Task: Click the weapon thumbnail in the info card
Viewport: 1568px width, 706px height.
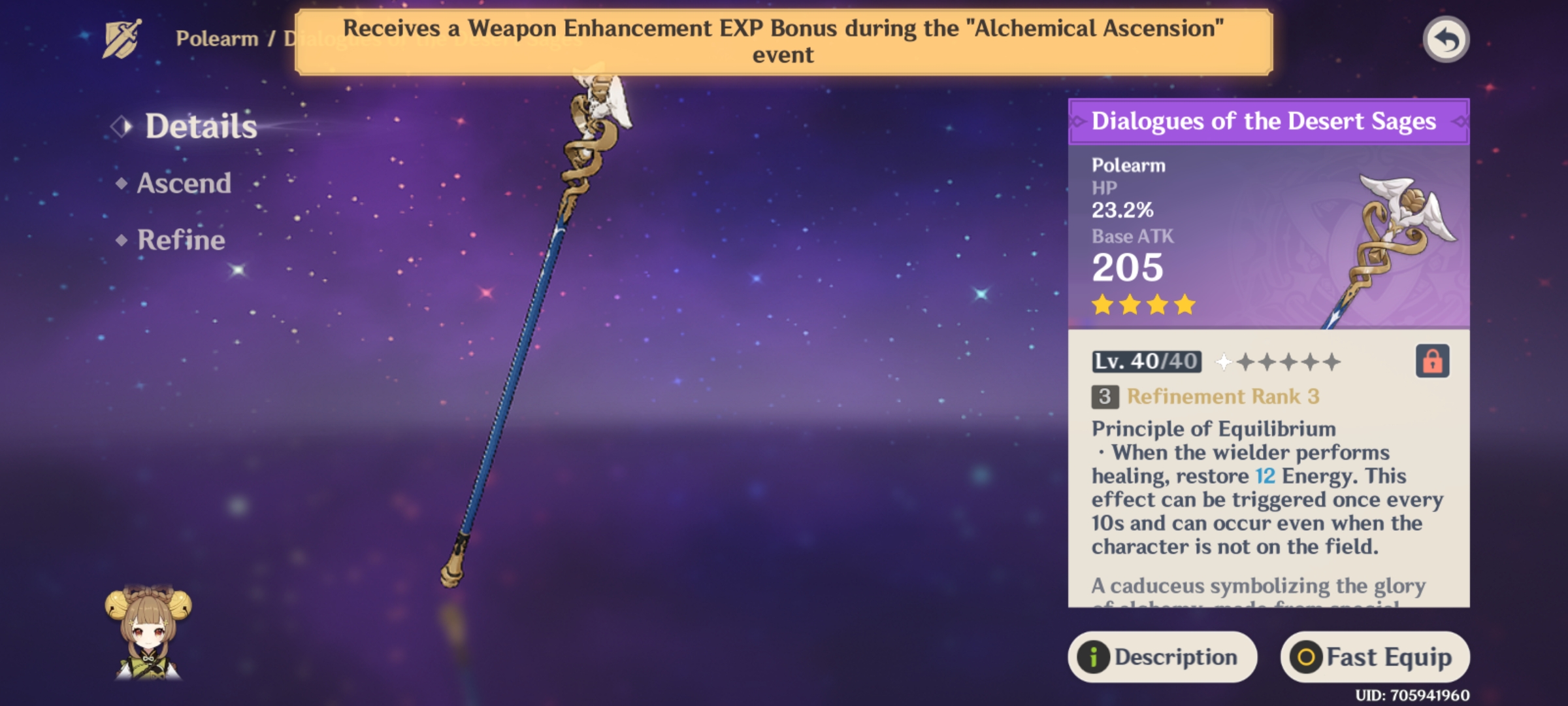Action: (1392, 235)
